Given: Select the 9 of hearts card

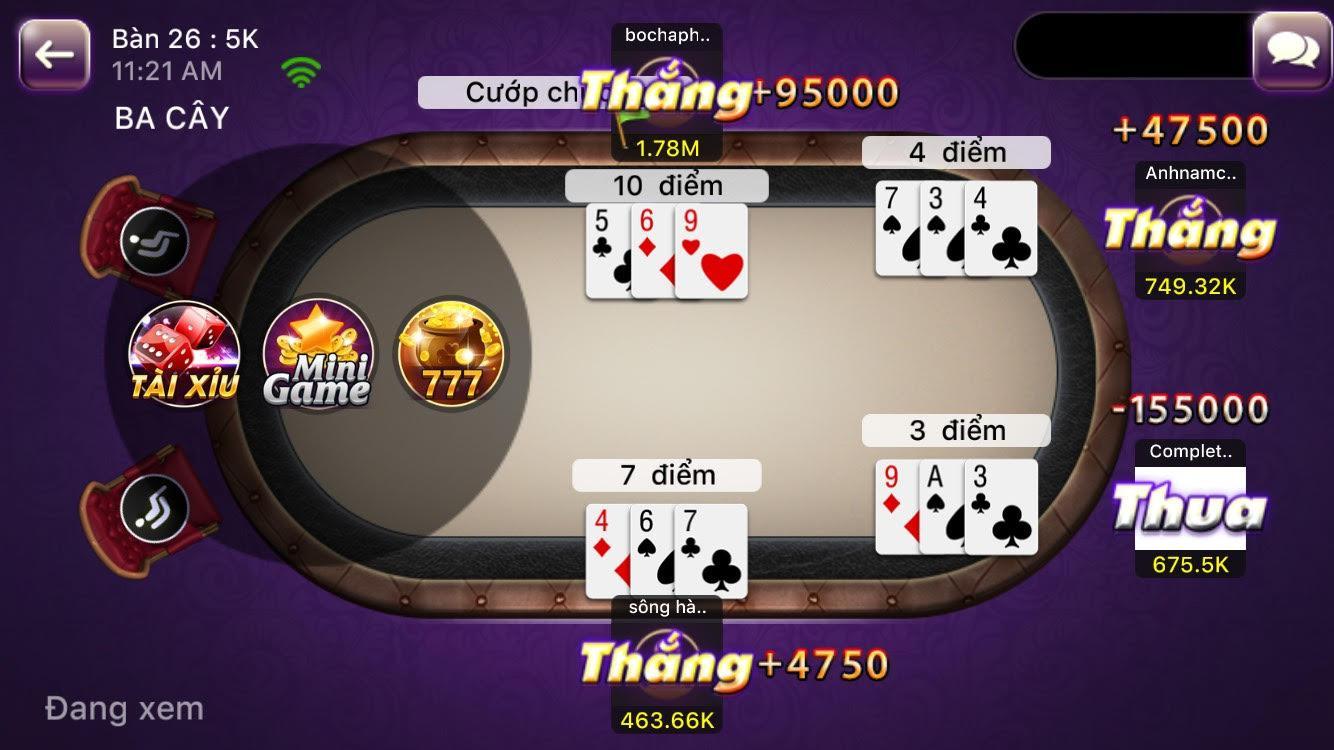Looking at the screenshot, I should coord(708,250).
